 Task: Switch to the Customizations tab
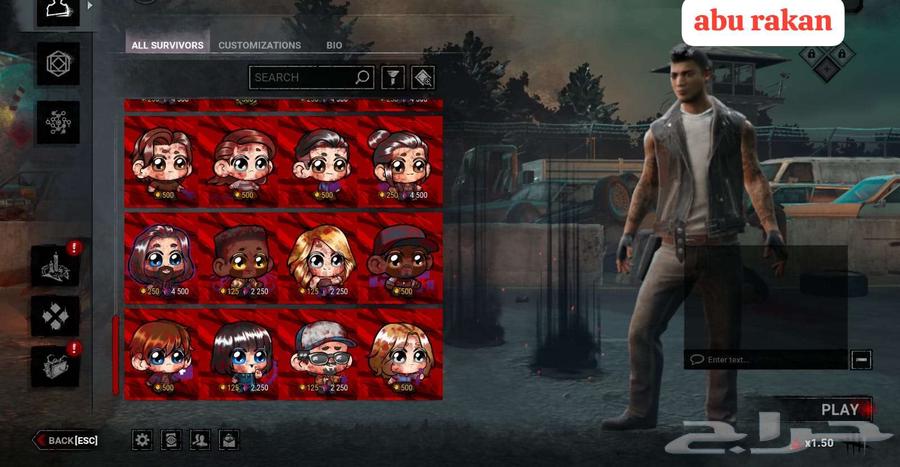[x=259, y=45]
